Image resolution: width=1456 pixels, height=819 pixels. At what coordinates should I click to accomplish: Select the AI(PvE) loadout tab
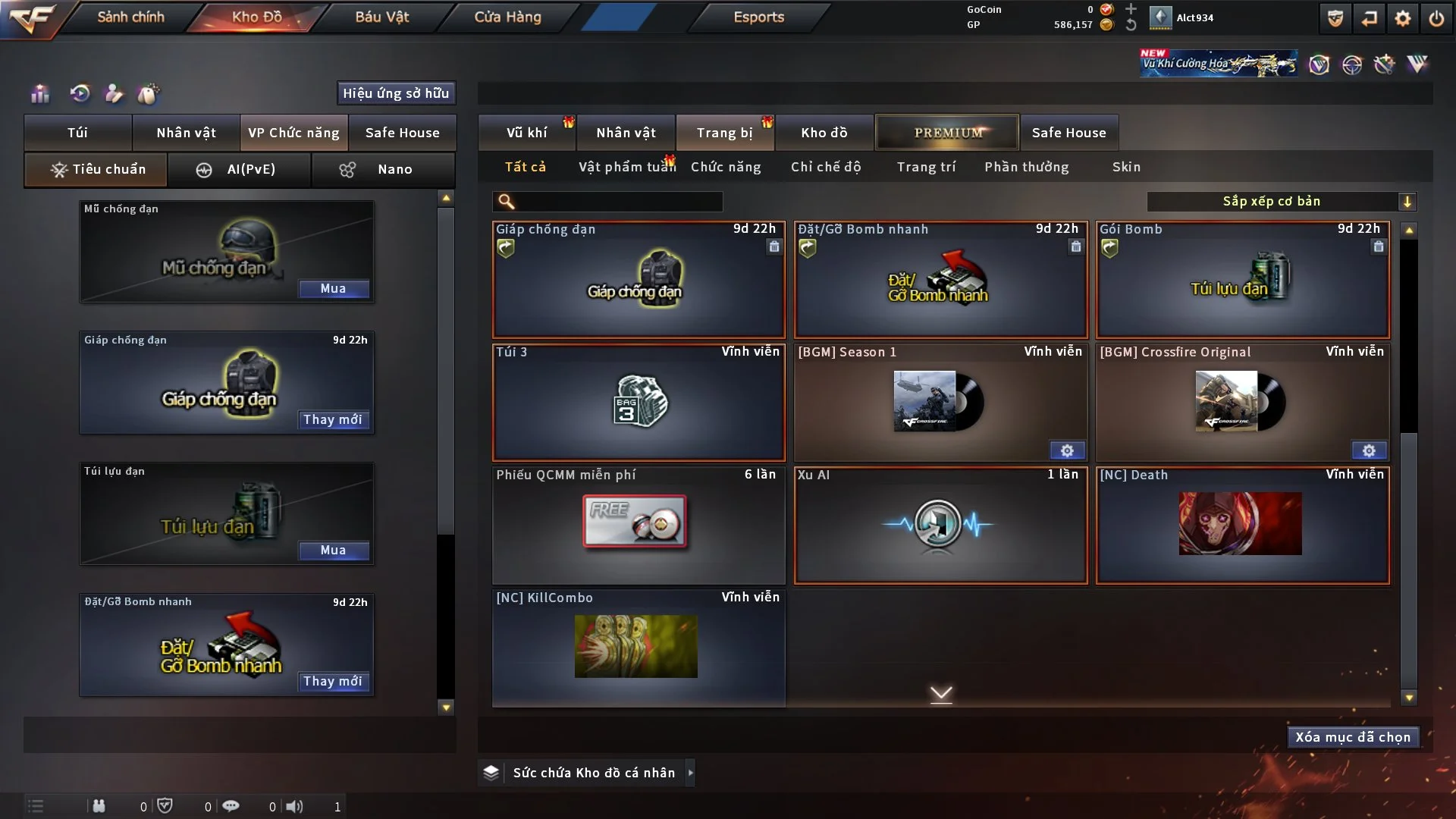click(x=239, y=169)
